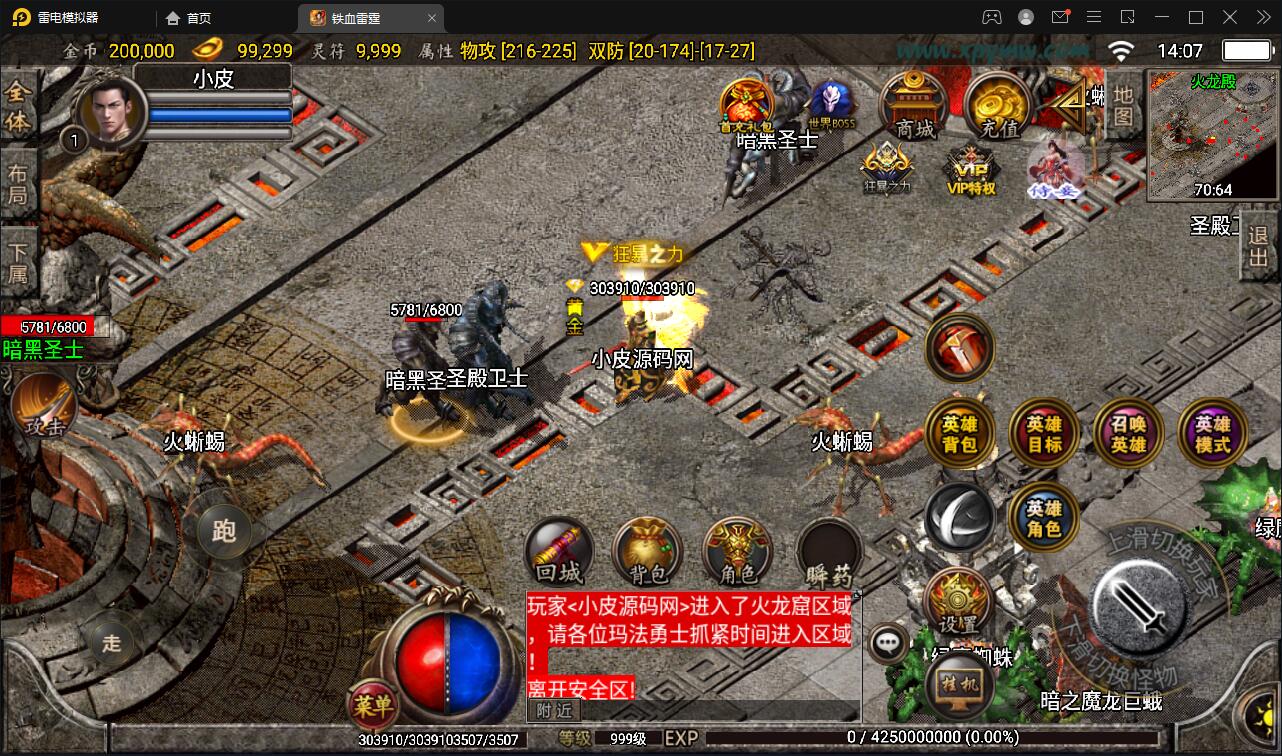The width and height of the screenshot is (1282, 756).
Task: Open the 附近 chat channel selector
Action: pos(556,712)
